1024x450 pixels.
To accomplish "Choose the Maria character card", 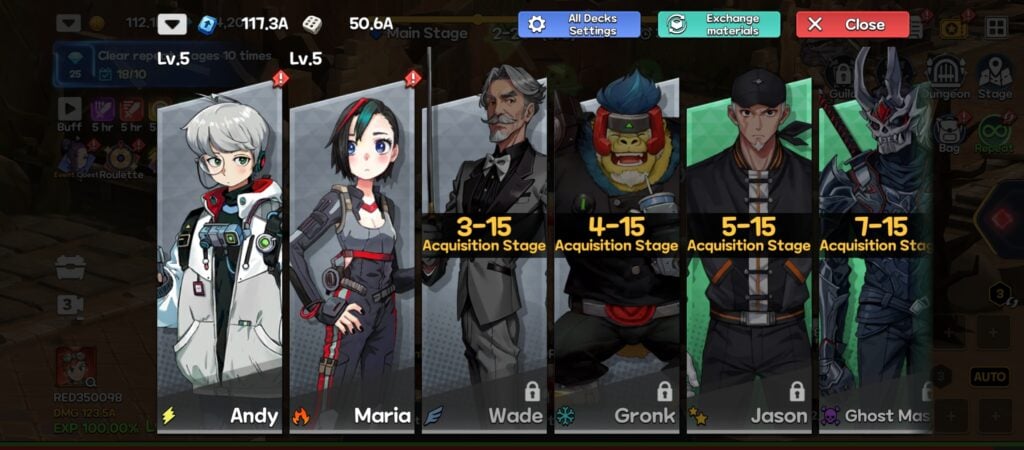I will coord(352,260).
